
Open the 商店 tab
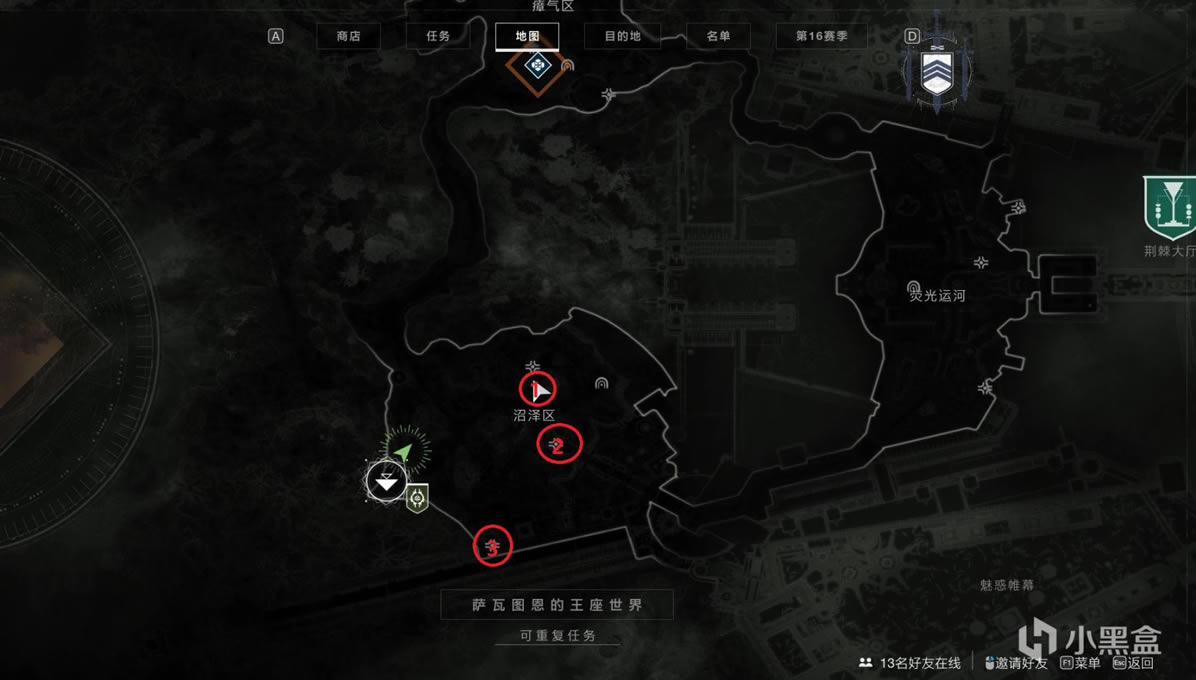click(348, 36)
